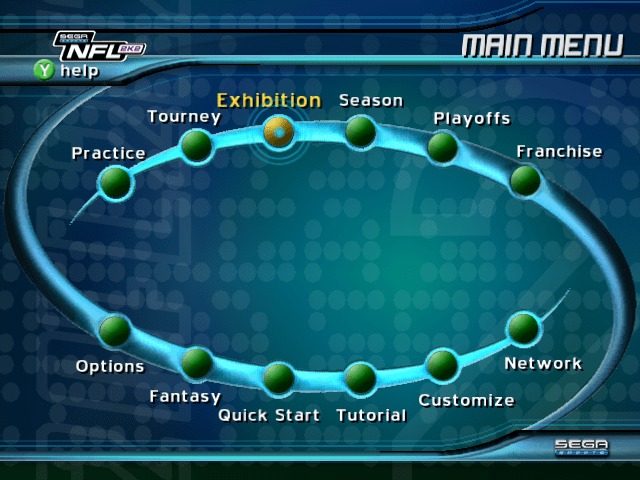Select the Exhibition menu option
This screenshot has width=640, height=480.
pos(278,129)
